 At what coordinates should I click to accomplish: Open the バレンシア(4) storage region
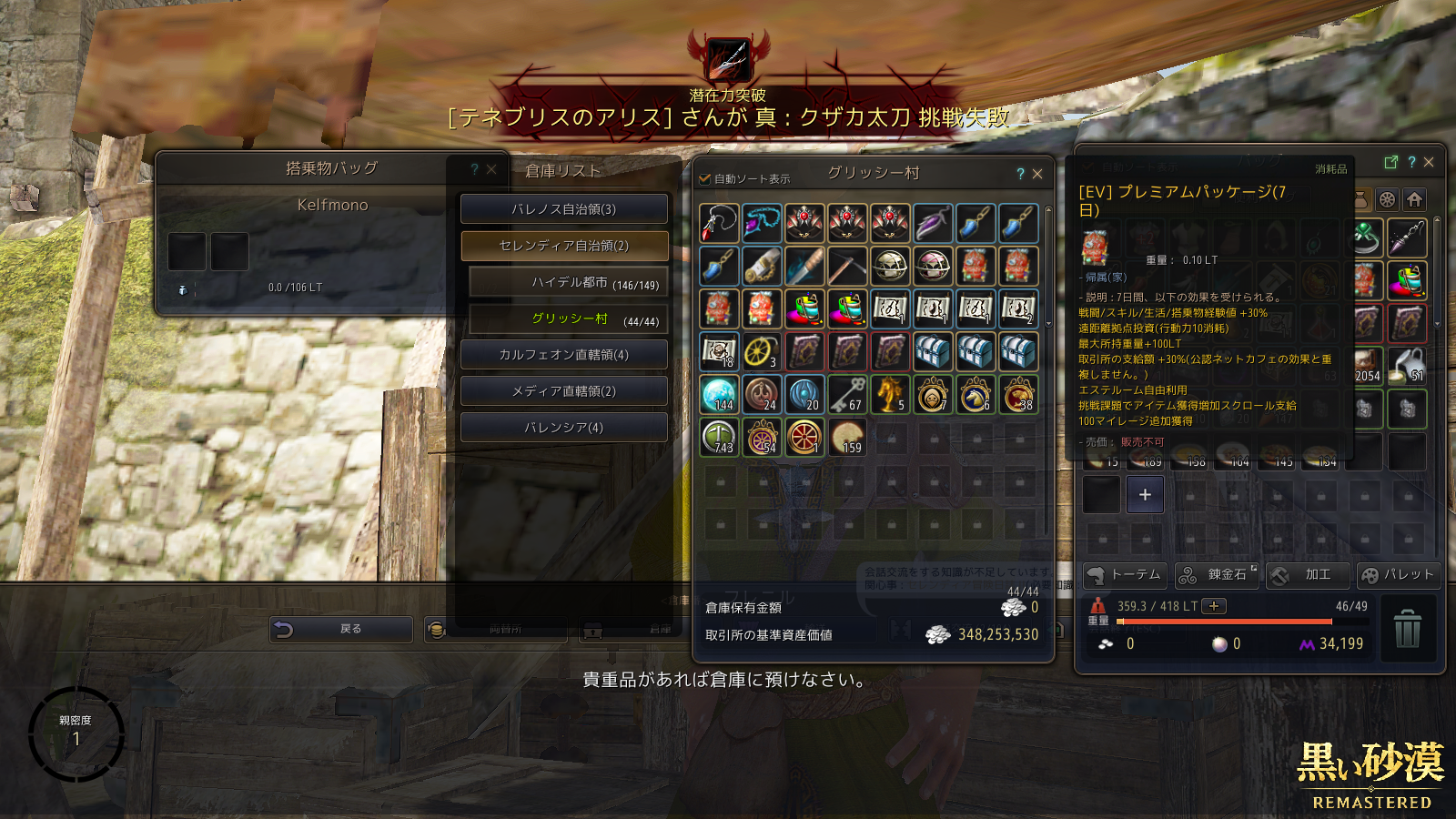tap(563, 428)
